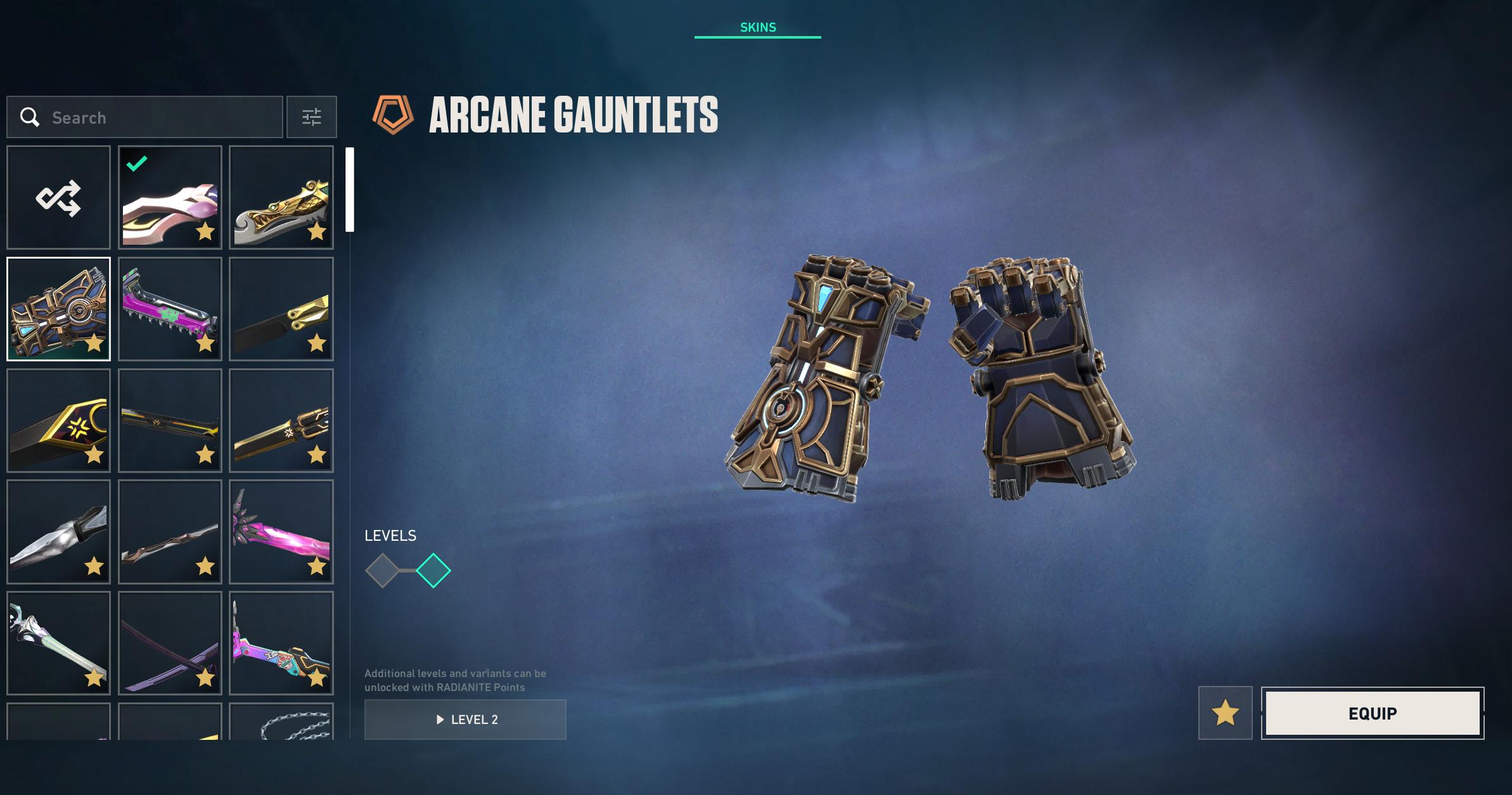Open the skin filter options
The height and width of the screenshot is (795, 1512).
[x=311, y=117]
